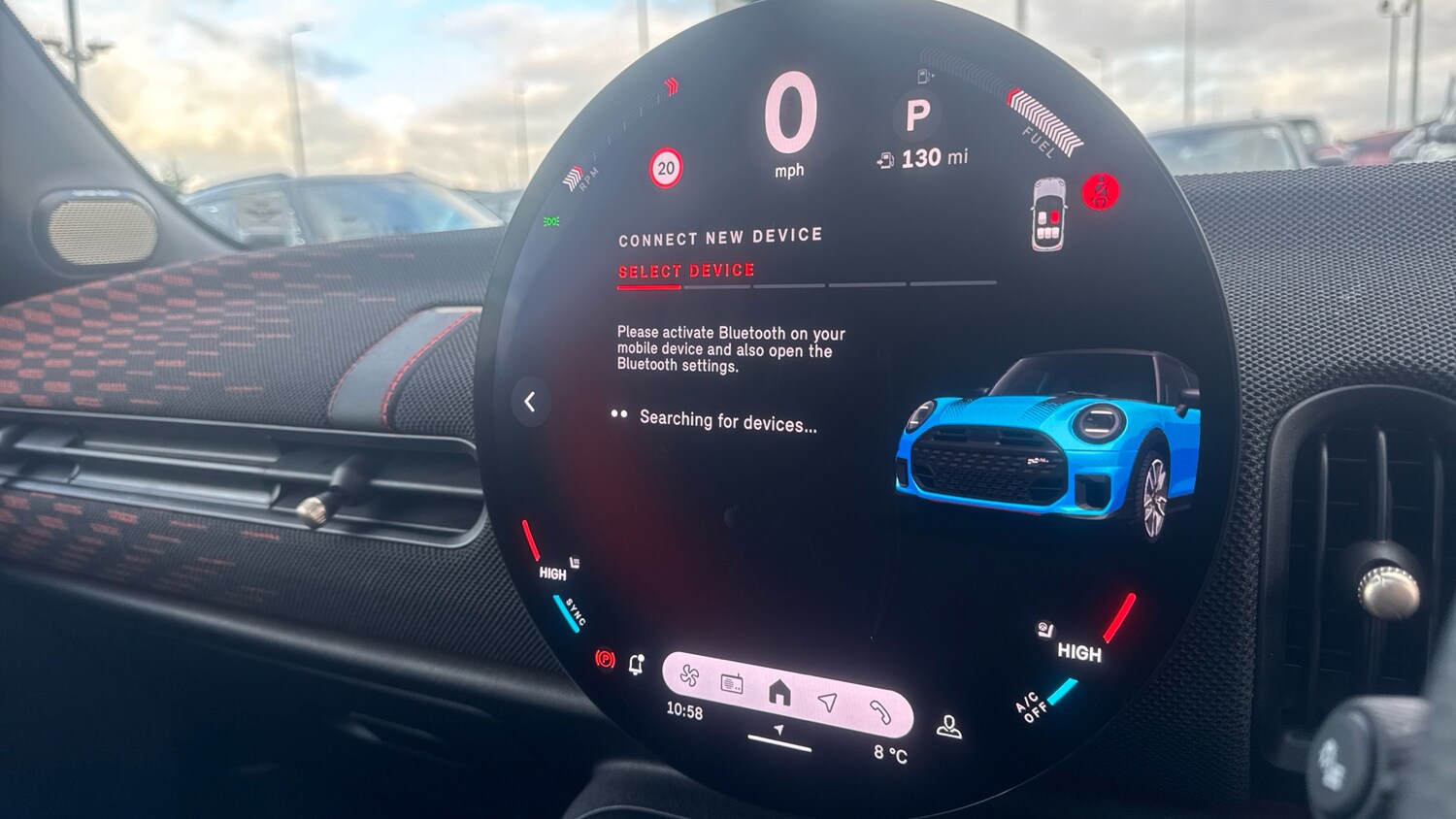The width and height of the screenshot is (1456, 819).
Task: Select the radio media icon in the toolbar
Action: click(x=730, y=682)
